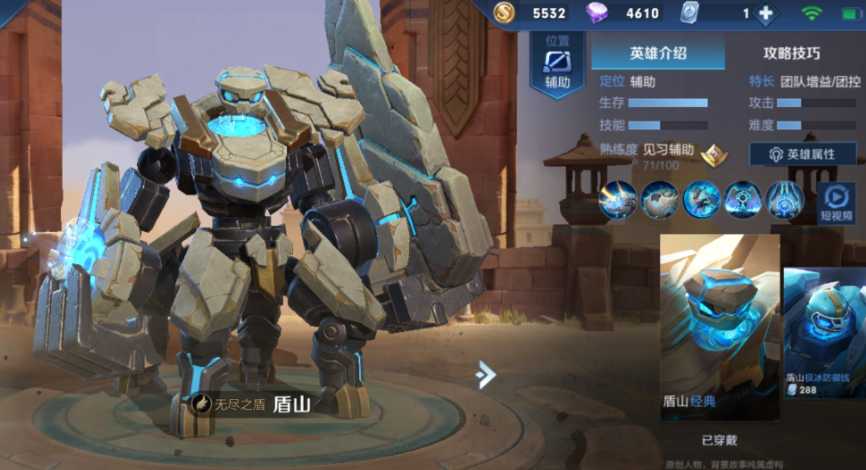View the 无尽之盾 skin title icon
The height and width of the screenshot is (470, 866).
point(202,405)
